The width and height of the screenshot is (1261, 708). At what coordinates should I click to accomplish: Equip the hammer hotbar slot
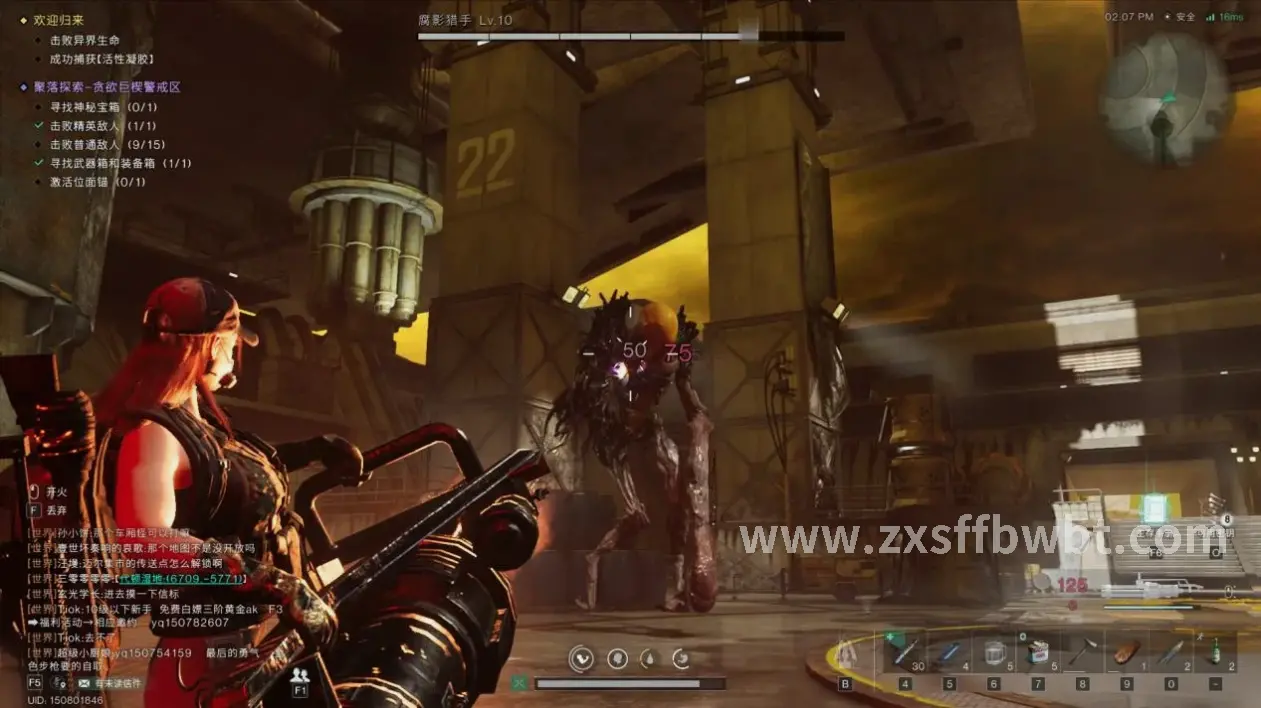pyautogui.click(x=1081, y=653)
